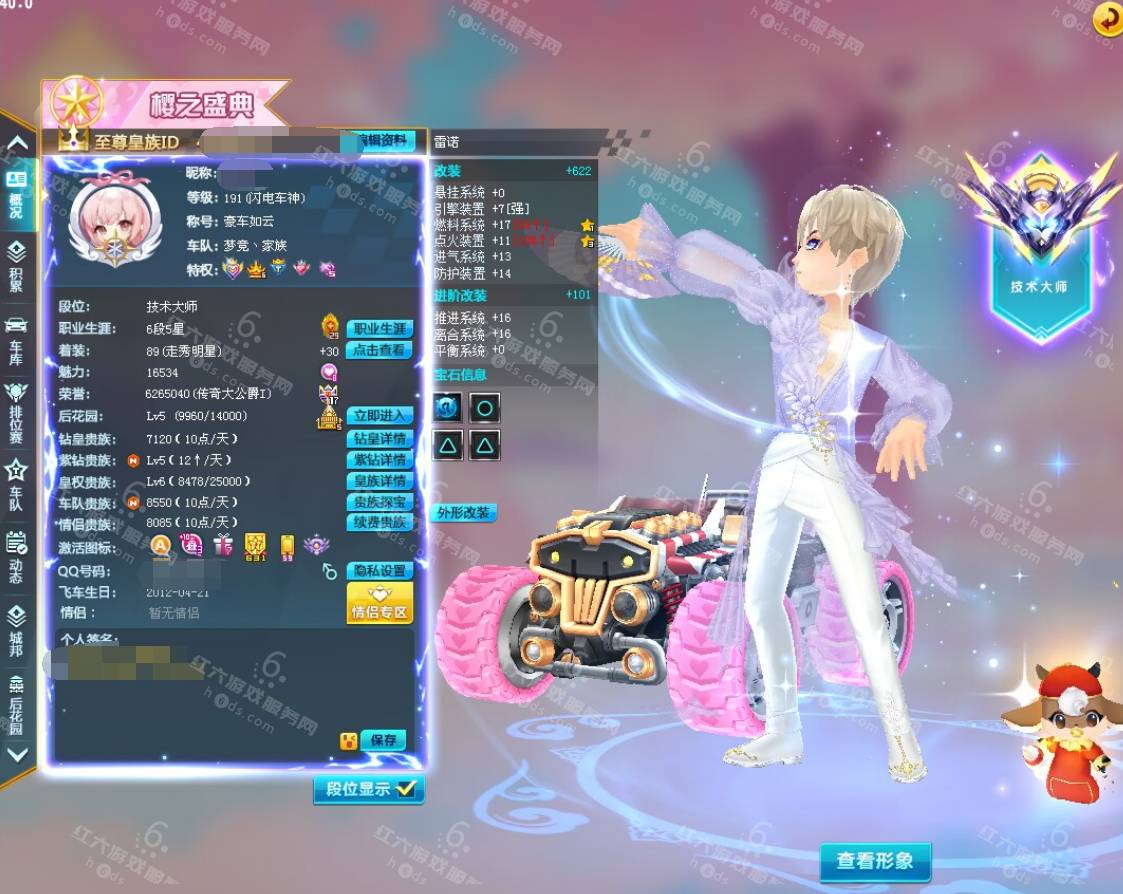Viewport: 1123px width, 894px height.
Task: Click the 职业生涯 career button
Action: pyautogui.click(x=379, y=329)
